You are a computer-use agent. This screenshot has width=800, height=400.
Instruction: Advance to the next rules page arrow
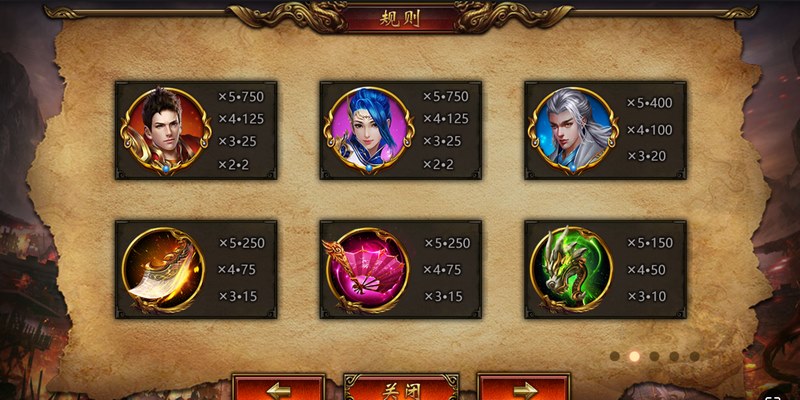pos(523,388)
